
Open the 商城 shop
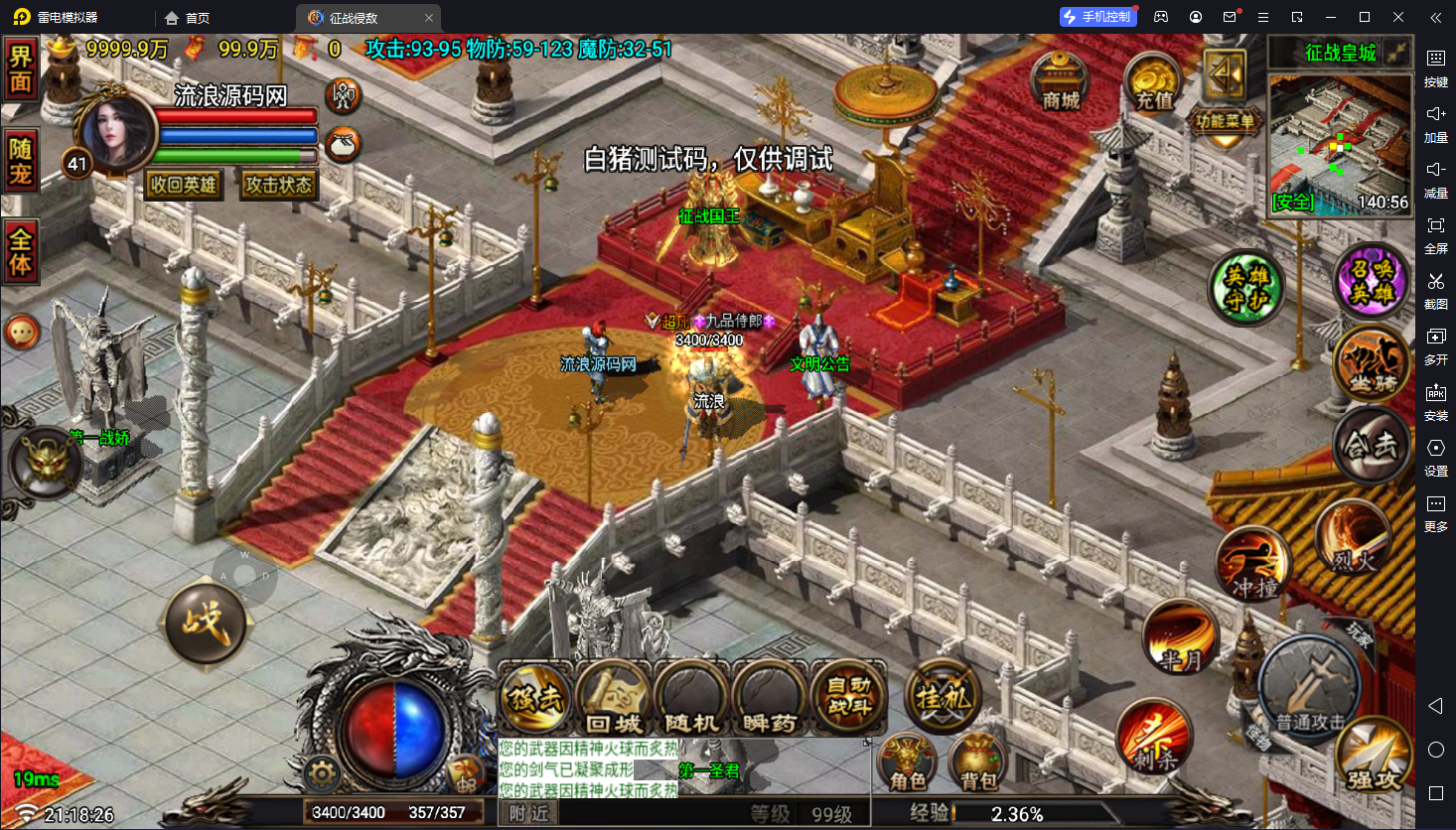[x=1060, y=81]
